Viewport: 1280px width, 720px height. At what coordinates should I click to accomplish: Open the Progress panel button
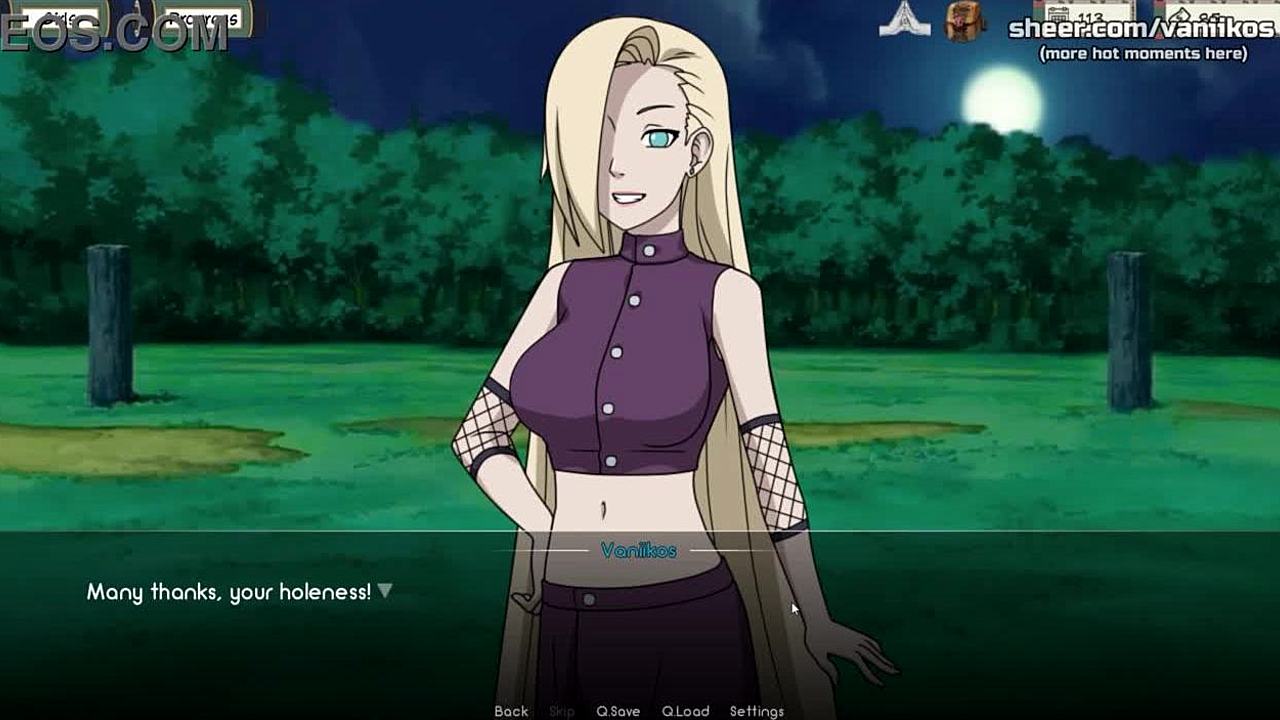pos(203,18)
